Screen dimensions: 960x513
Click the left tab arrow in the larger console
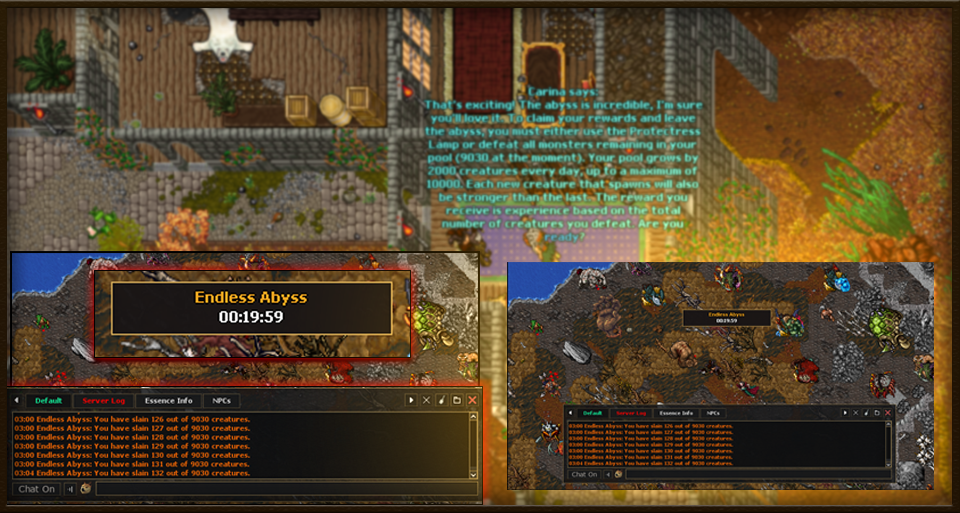16,400
